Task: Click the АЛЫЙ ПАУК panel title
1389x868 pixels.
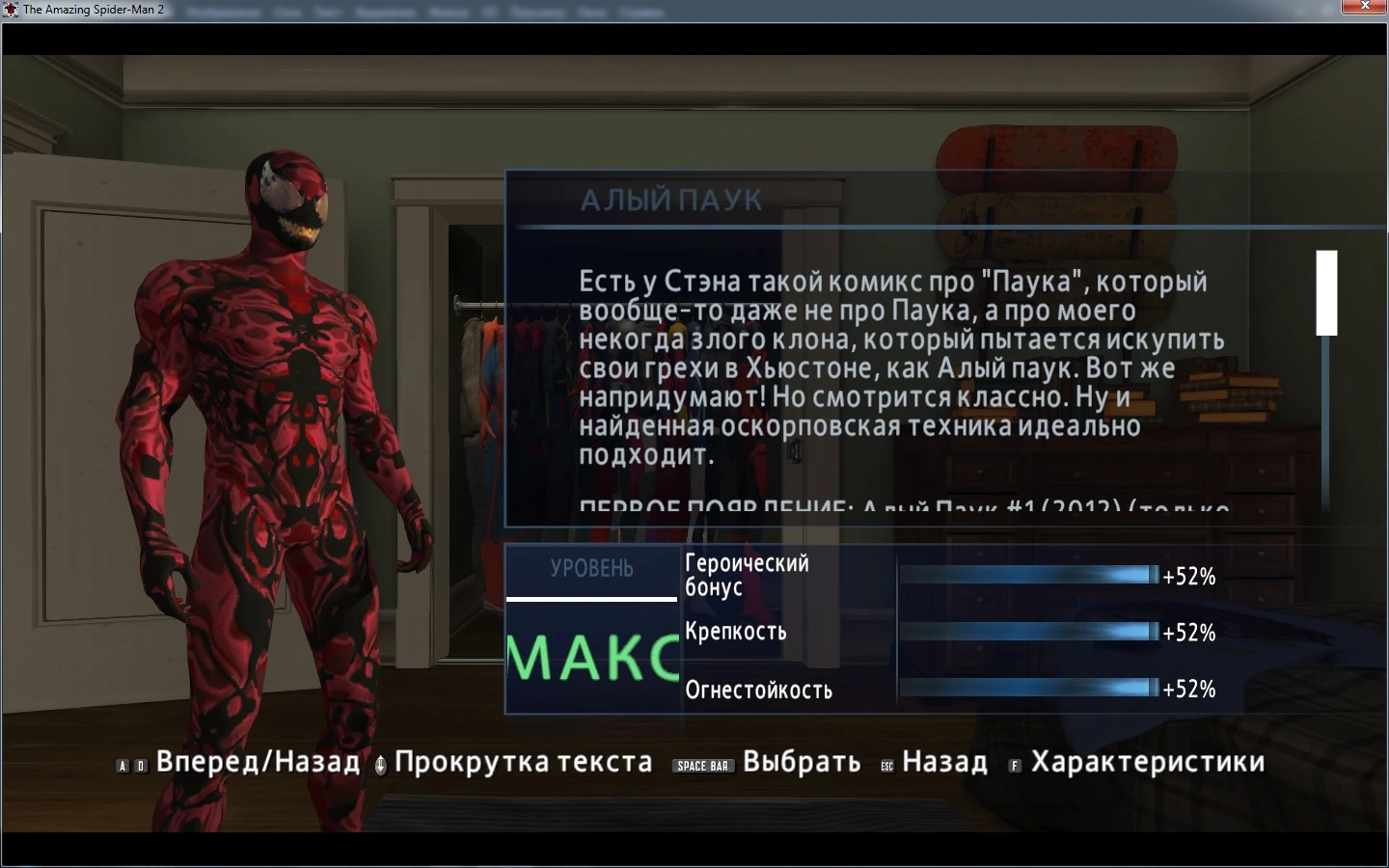Action: (672, 201)
